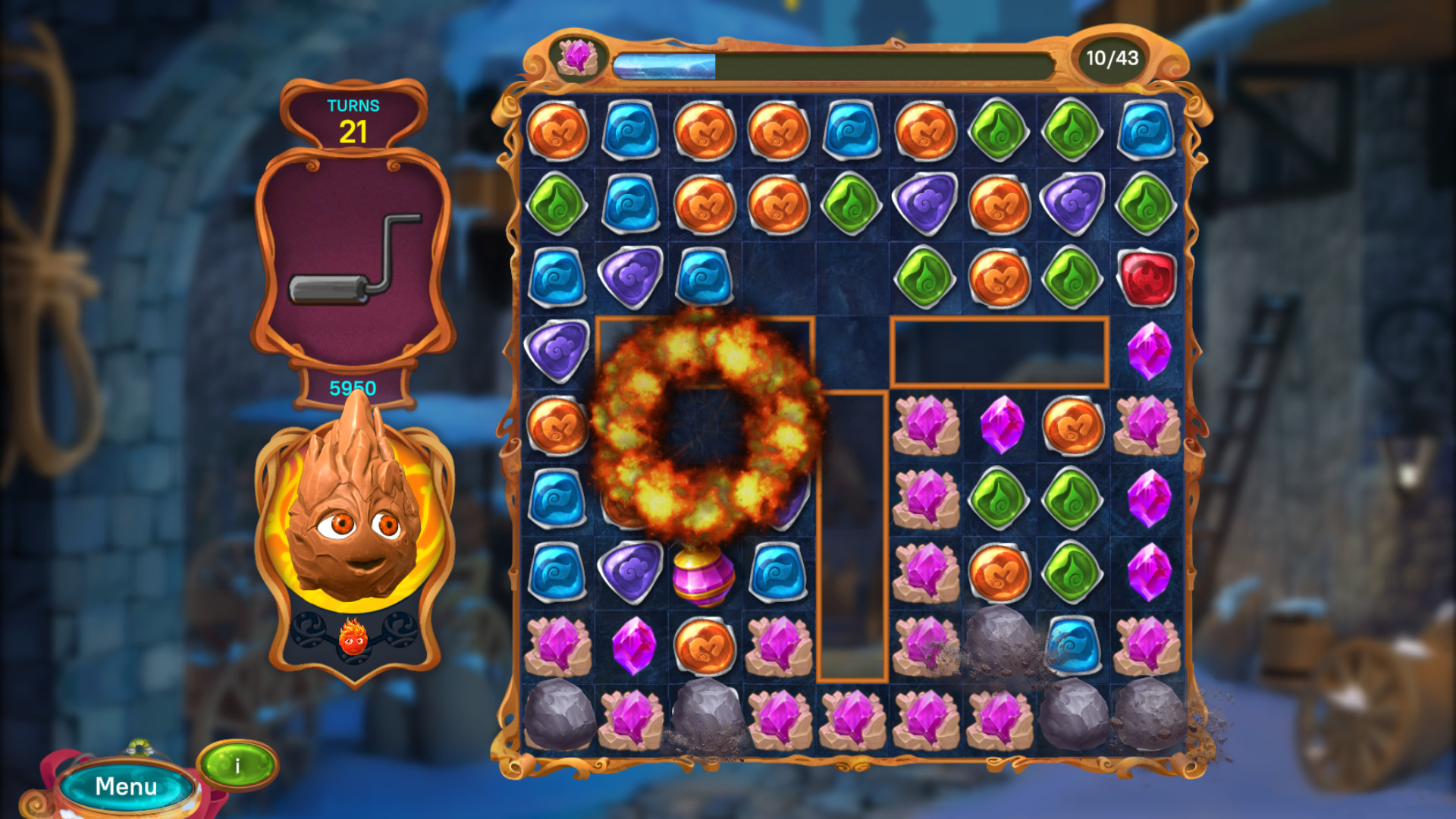Click the red gem near the board's right edge
Viewport: 1456px width, 819px height.
tap(1148, 275)
